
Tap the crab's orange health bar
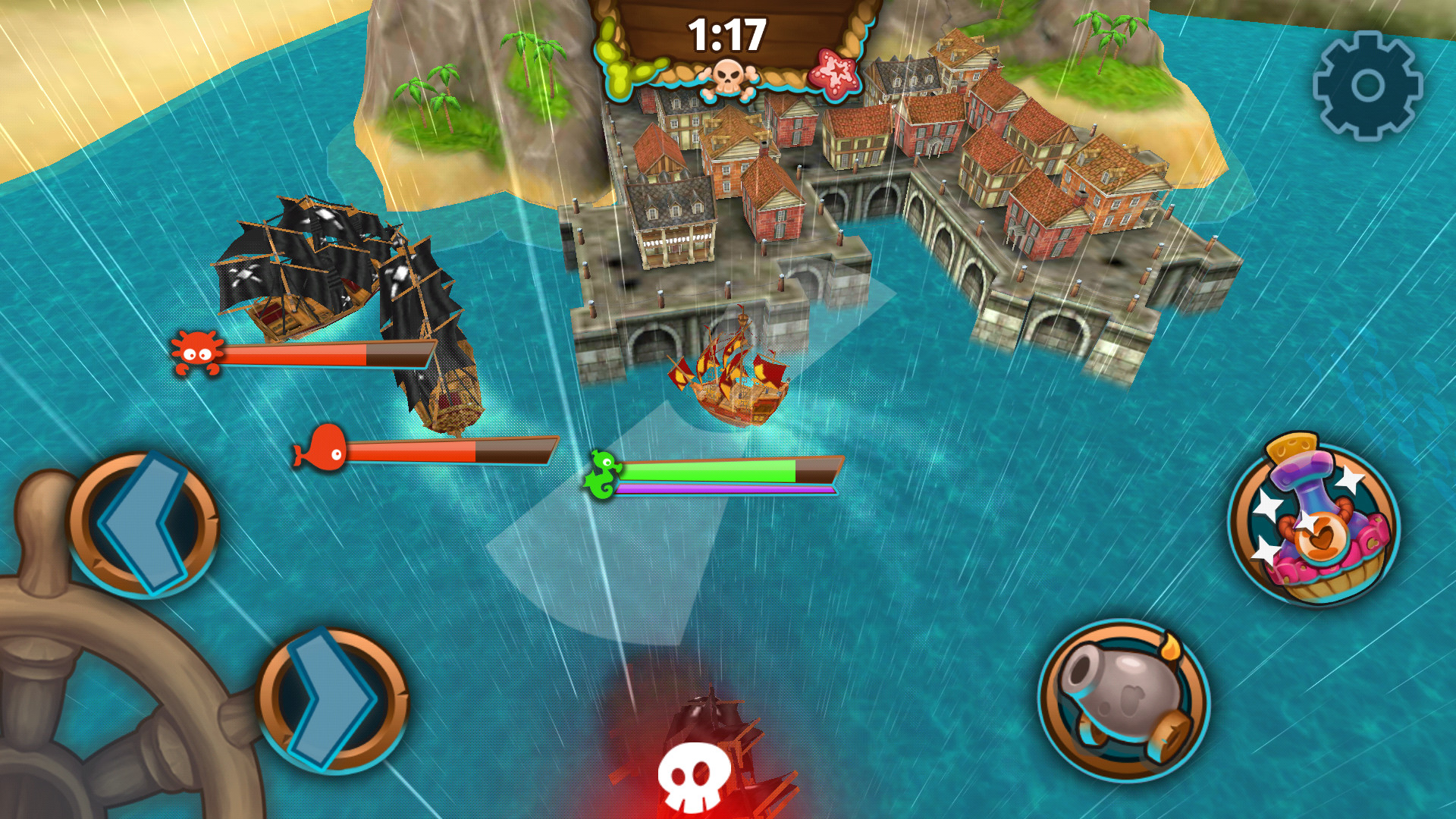coord(311,353)
